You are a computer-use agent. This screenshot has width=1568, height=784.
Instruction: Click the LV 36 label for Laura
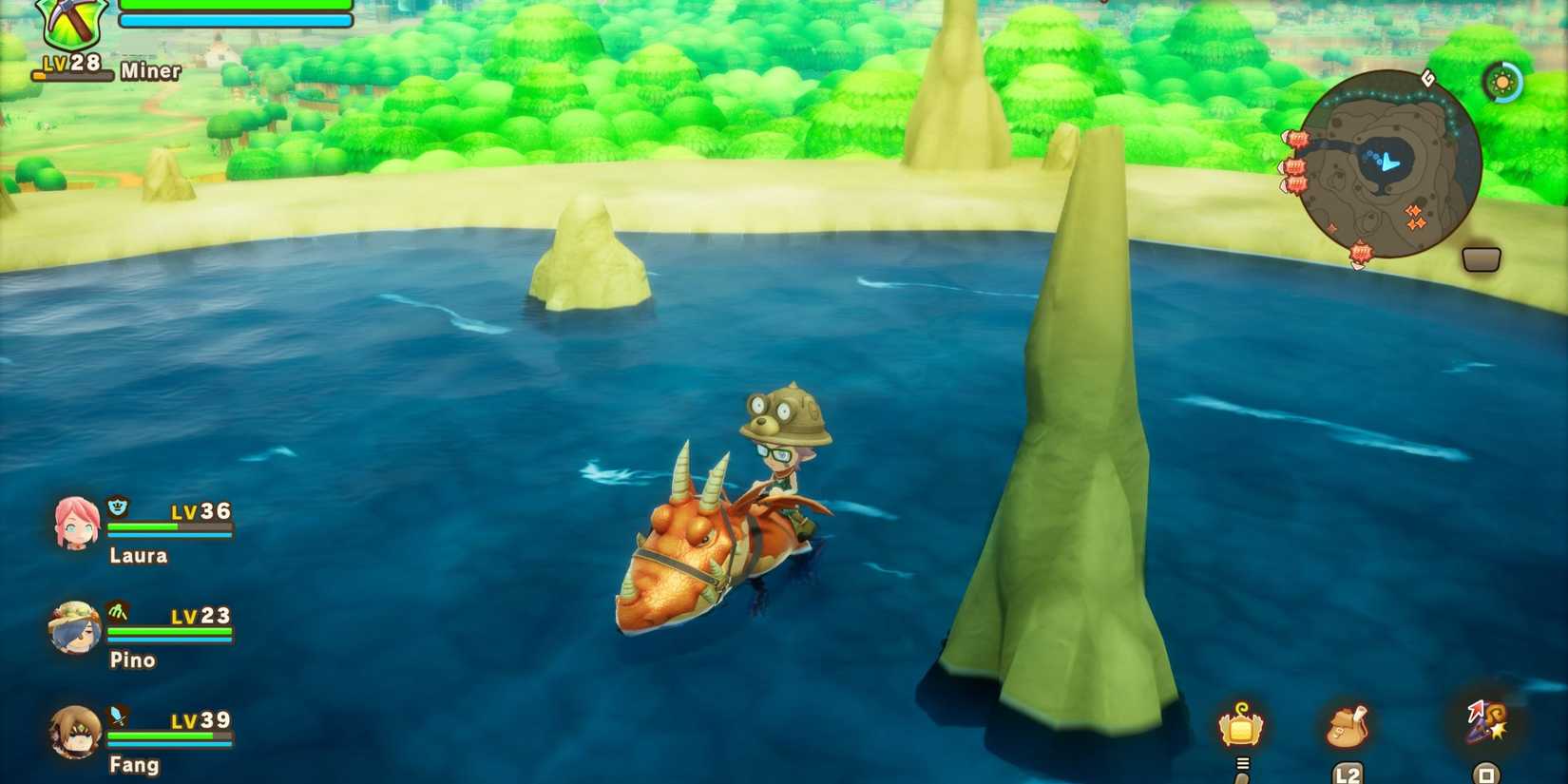click(x=202, y=510)
